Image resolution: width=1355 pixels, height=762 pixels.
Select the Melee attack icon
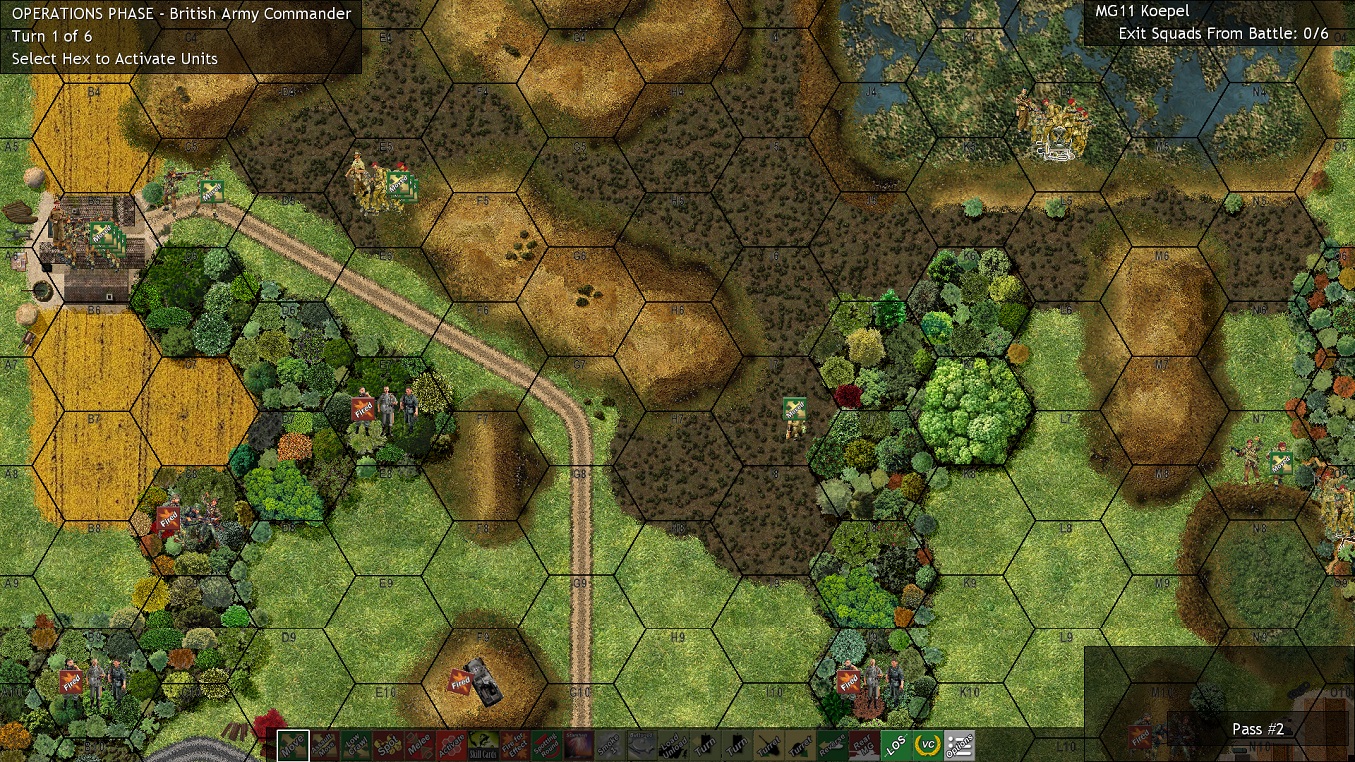[x=419, y=744]
